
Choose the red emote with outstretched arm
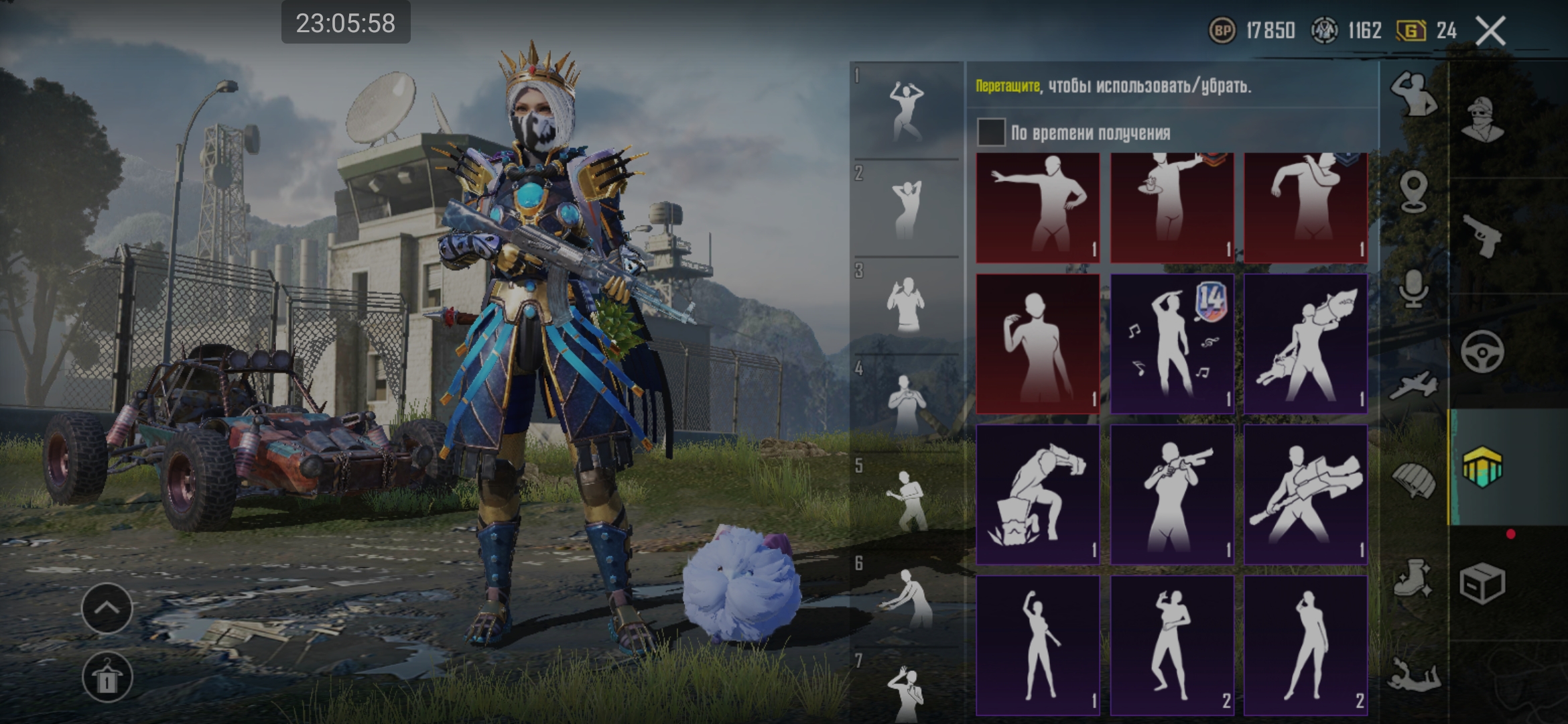coord(1037,207)
